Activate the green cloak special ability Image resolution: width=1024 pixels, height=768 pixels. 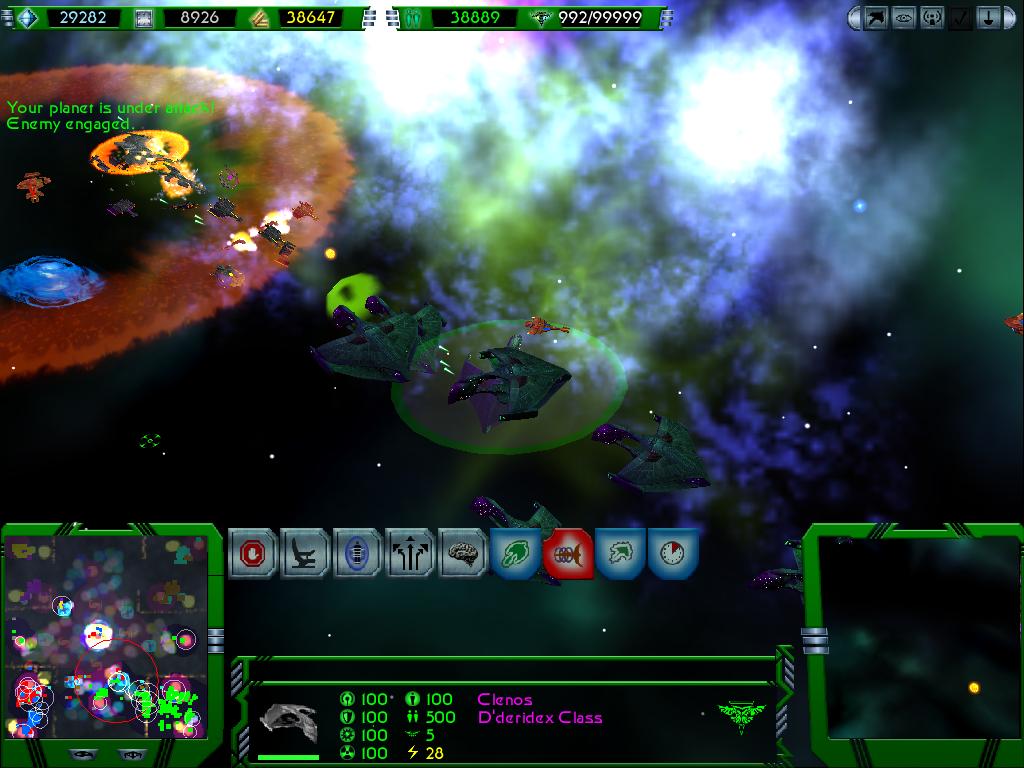pos(516,553)
